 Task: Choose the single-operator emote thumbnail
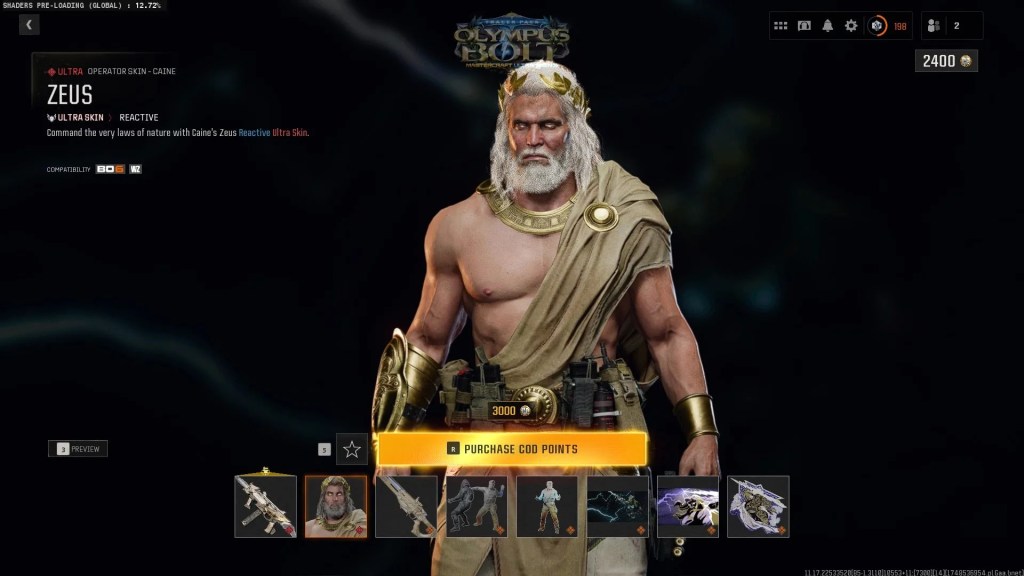(547, 506)
